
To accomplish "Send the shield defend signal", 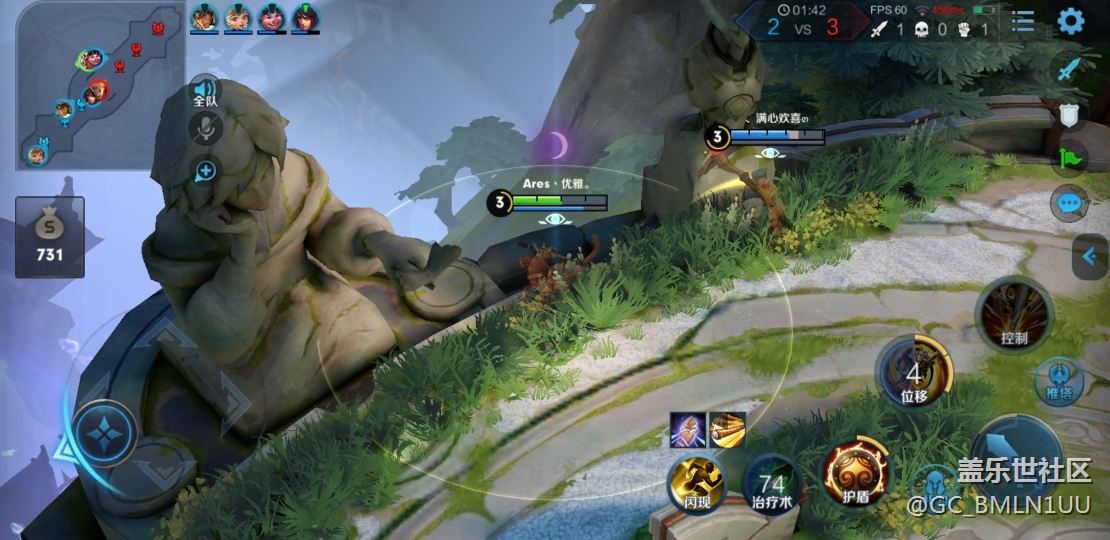I will (x=1070, y=113).
